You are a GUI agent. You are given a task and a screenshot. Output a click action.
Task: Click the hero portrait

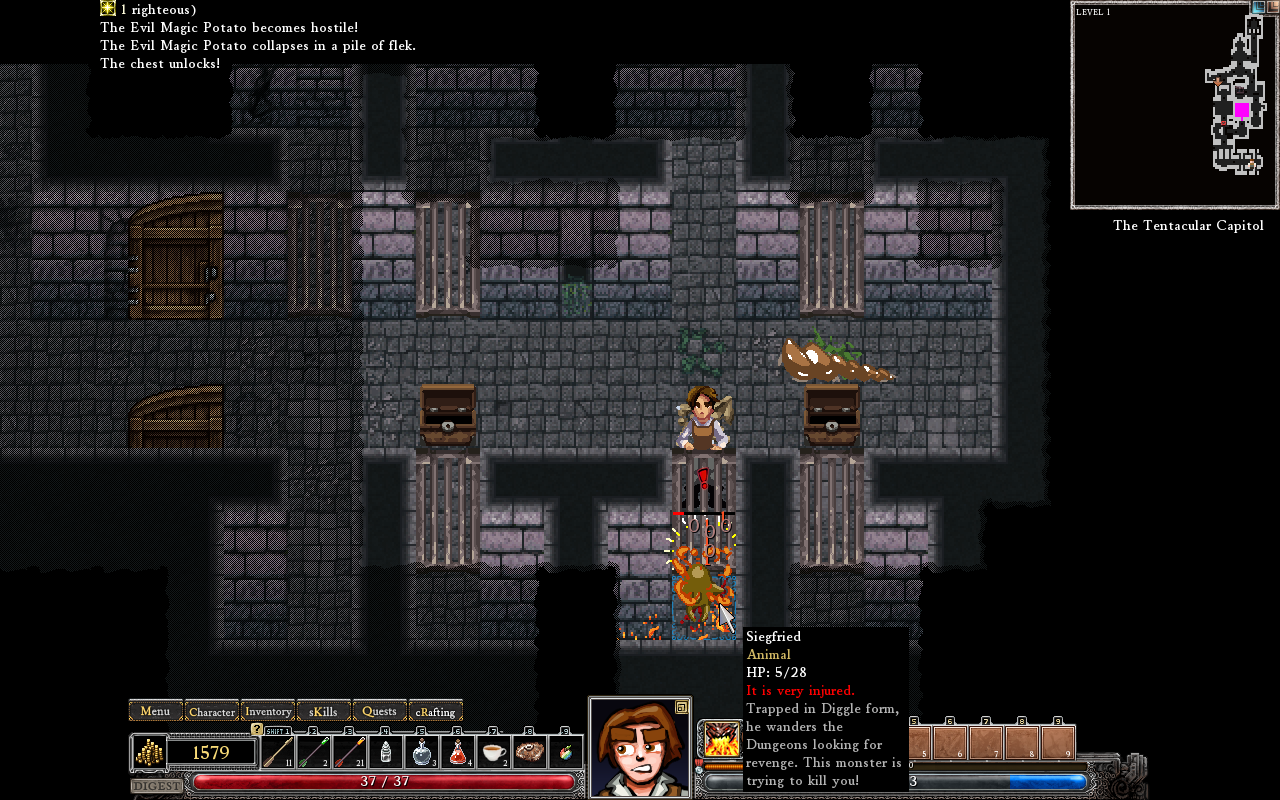[639, 748]
